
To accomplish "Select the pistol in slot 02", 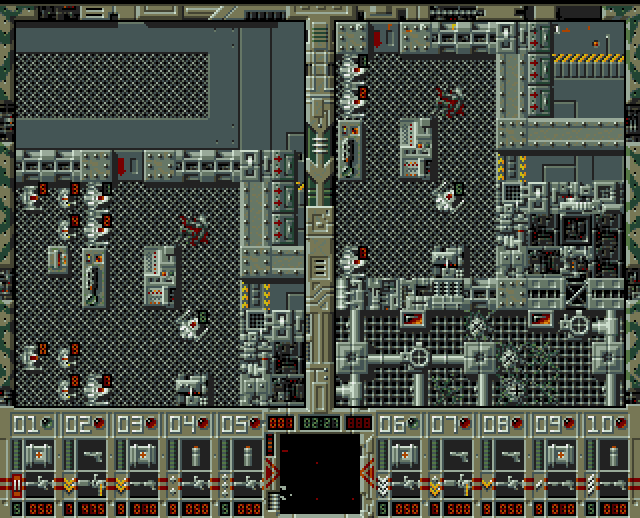I will (x=89, y=455).
